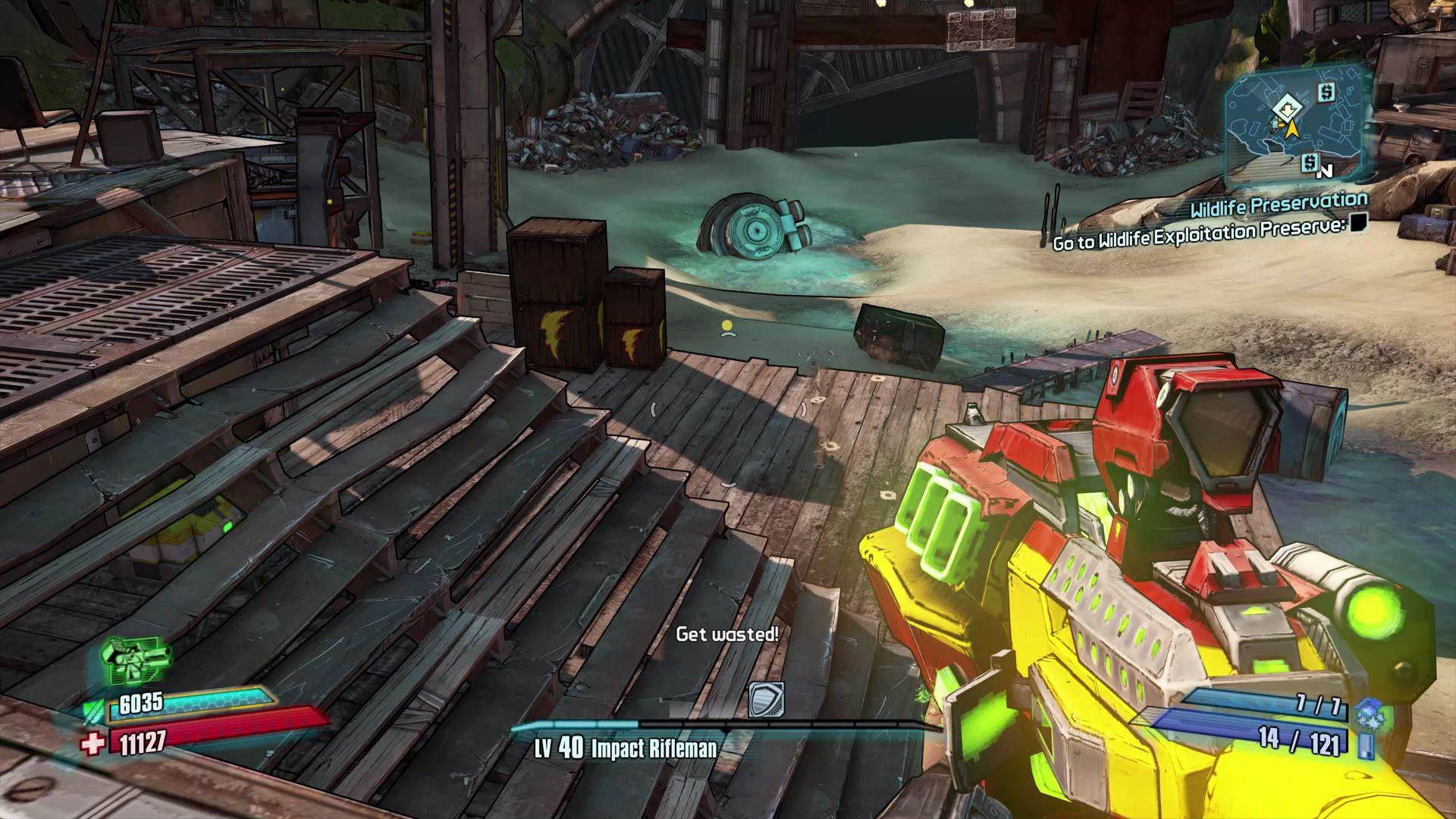Click the red cross health icon
1456x819 pixels.
[93, 745]
